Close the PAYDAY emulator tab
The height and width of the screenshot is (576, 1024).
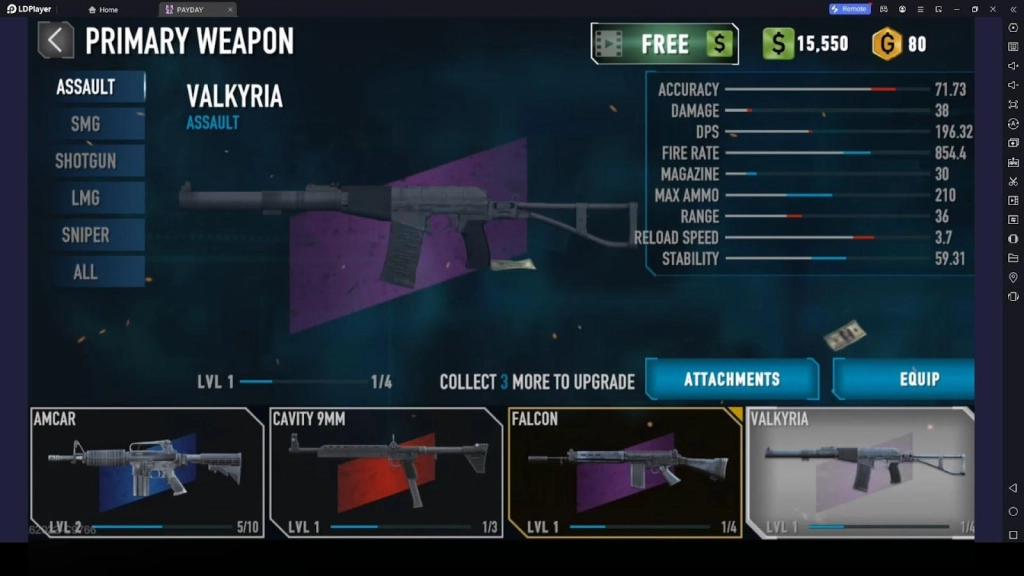point(230,9)
